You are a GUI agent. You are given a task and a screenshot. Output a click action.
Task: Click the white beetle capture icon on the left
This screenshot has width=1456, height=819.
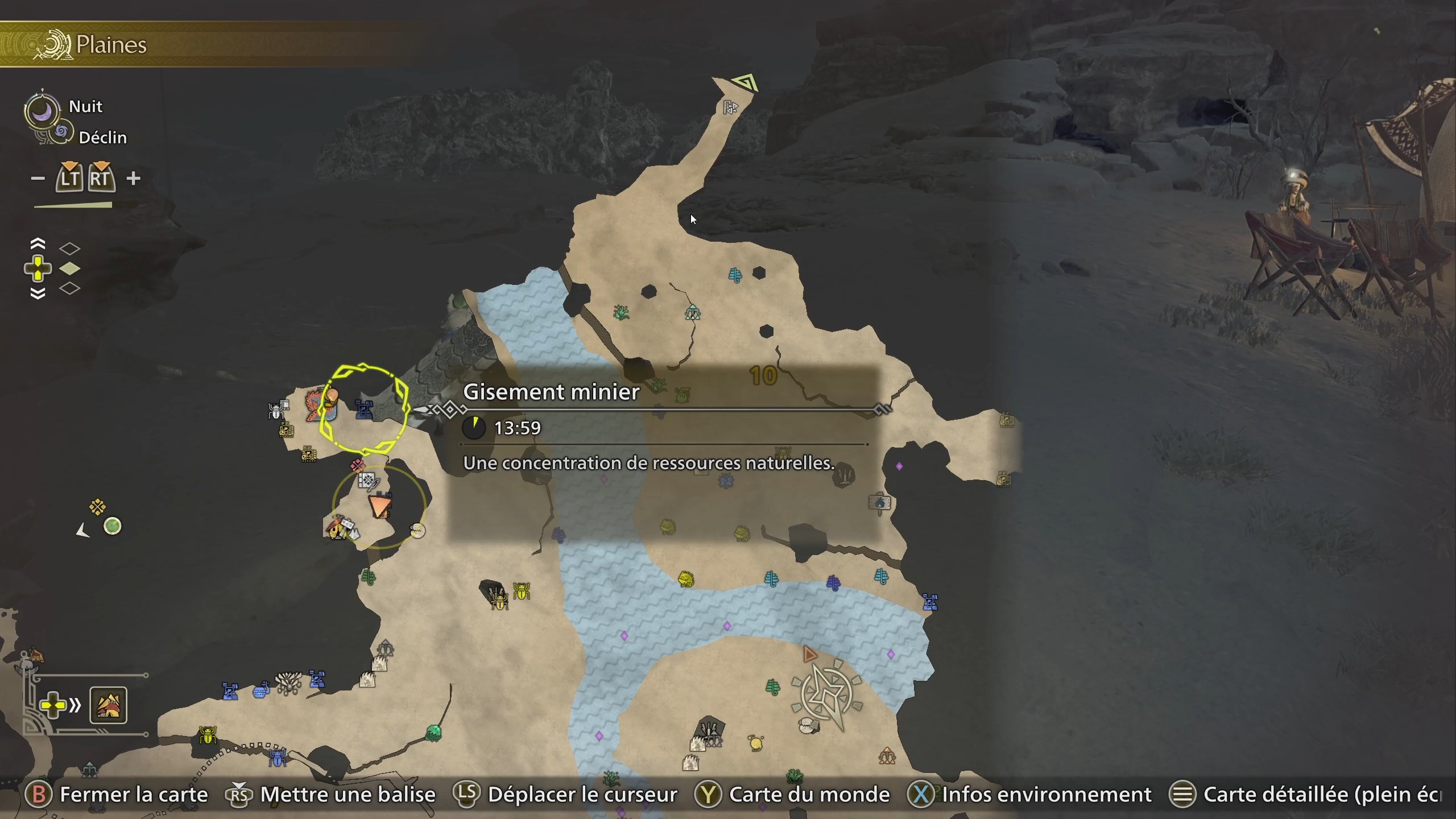(x=275, y=411)
